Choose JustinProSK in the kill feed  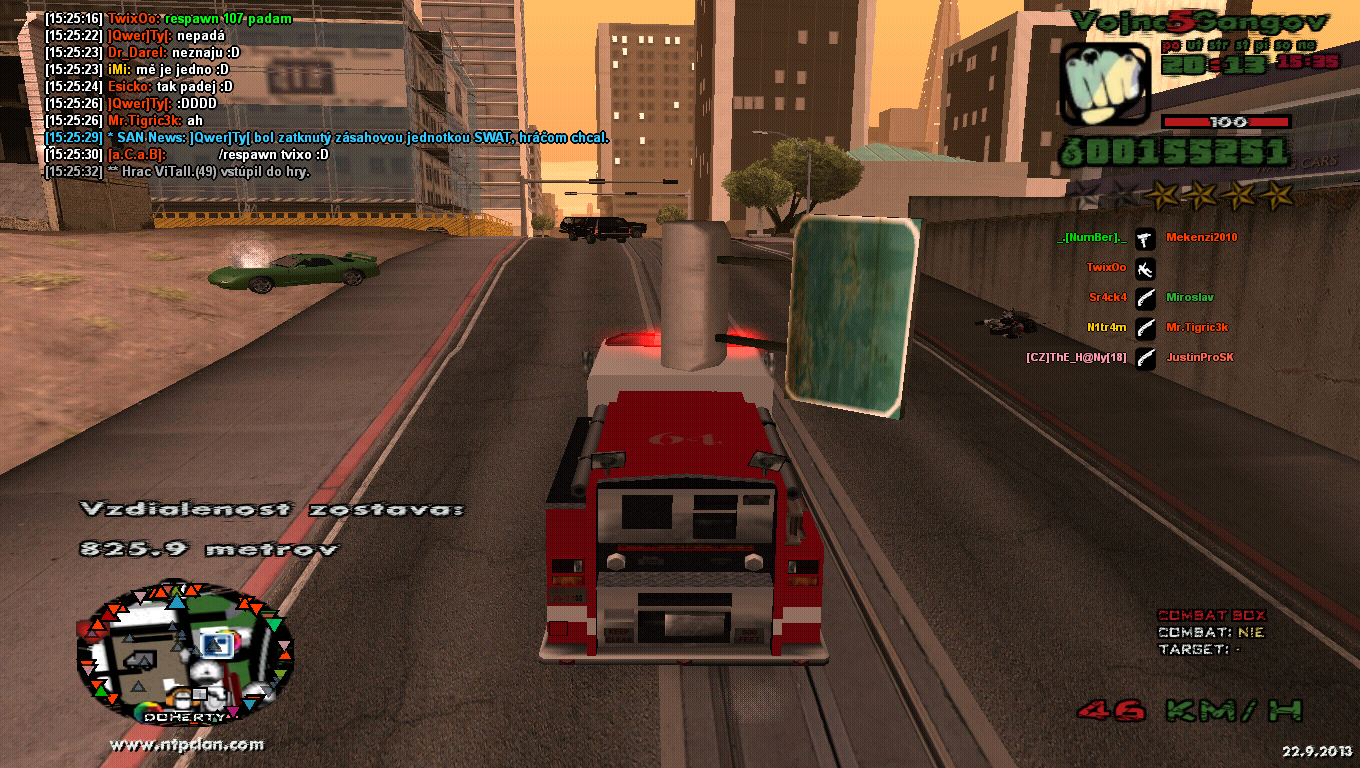tap(1200, 358)
